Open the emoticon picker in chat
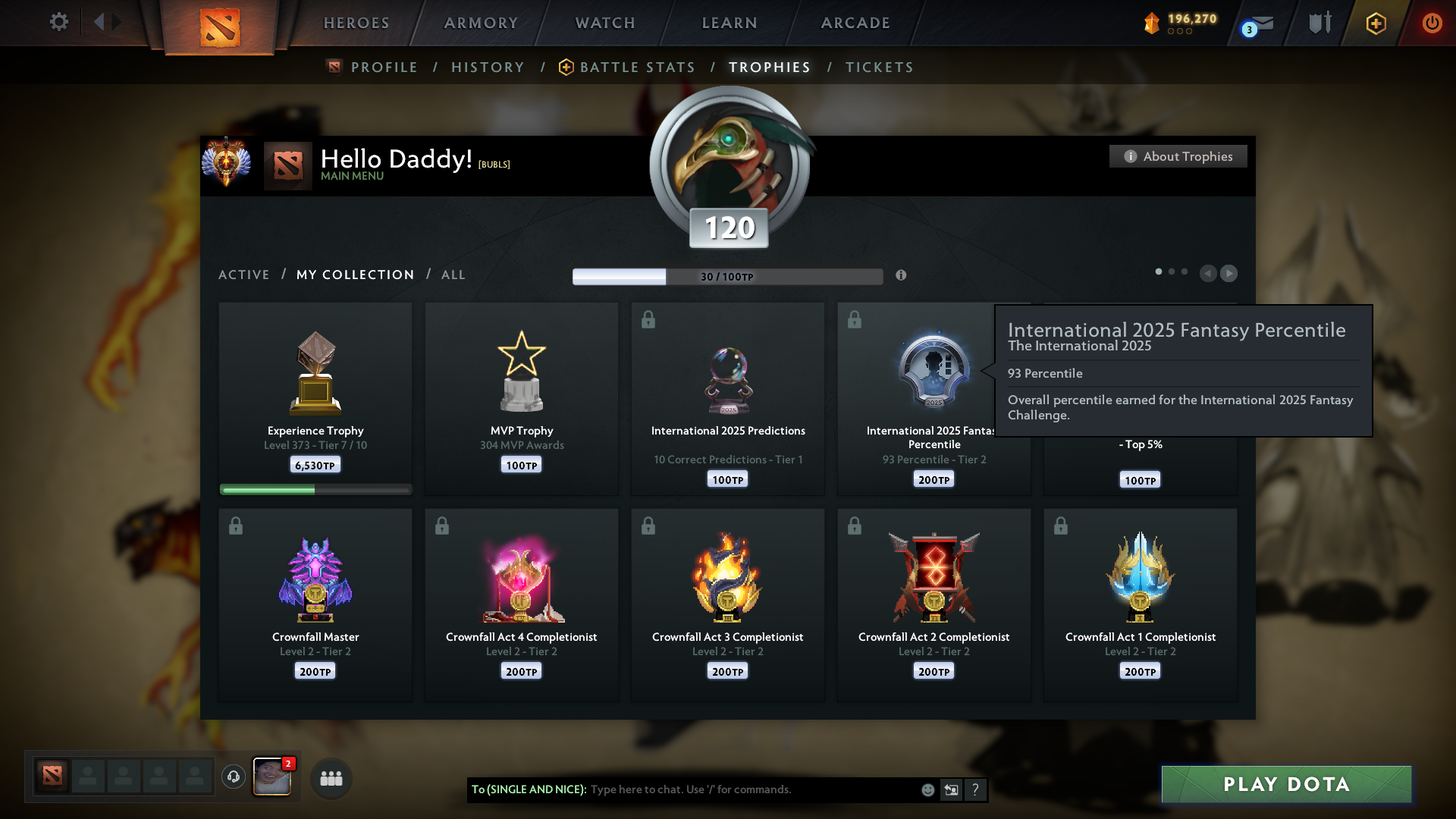Screen dimensions: 1456x819 927,789
